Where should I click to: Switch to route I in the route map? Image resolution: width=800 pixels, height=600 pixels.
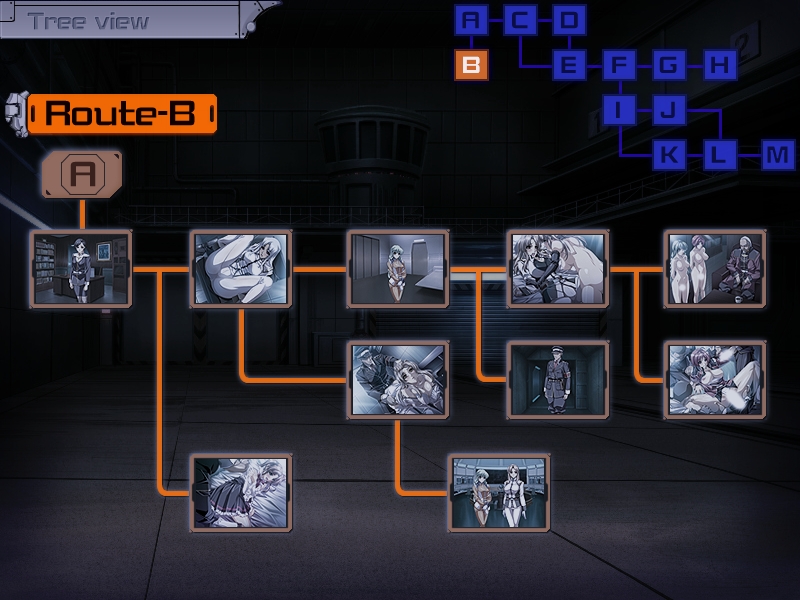point(619,110)
